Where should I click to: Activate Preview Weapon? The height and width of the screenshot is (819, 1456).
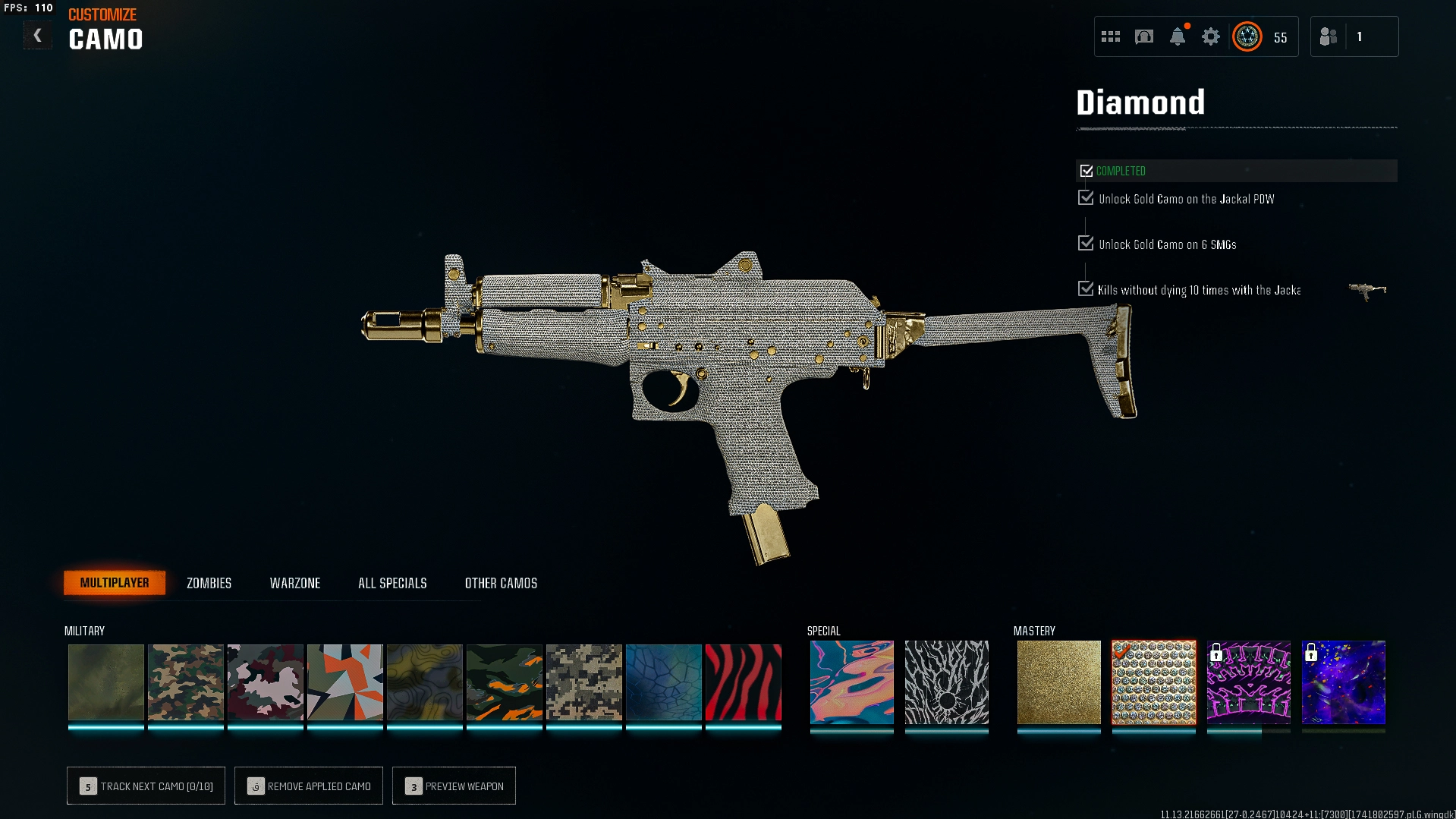[x=454, y=786]
